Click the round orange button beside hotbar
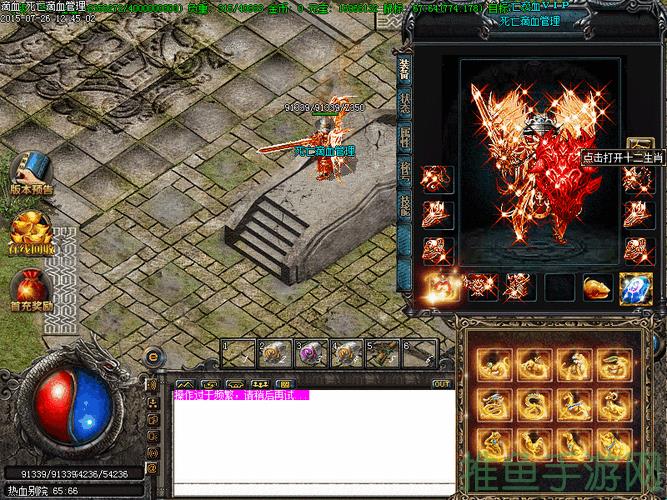 coord(154,354)
